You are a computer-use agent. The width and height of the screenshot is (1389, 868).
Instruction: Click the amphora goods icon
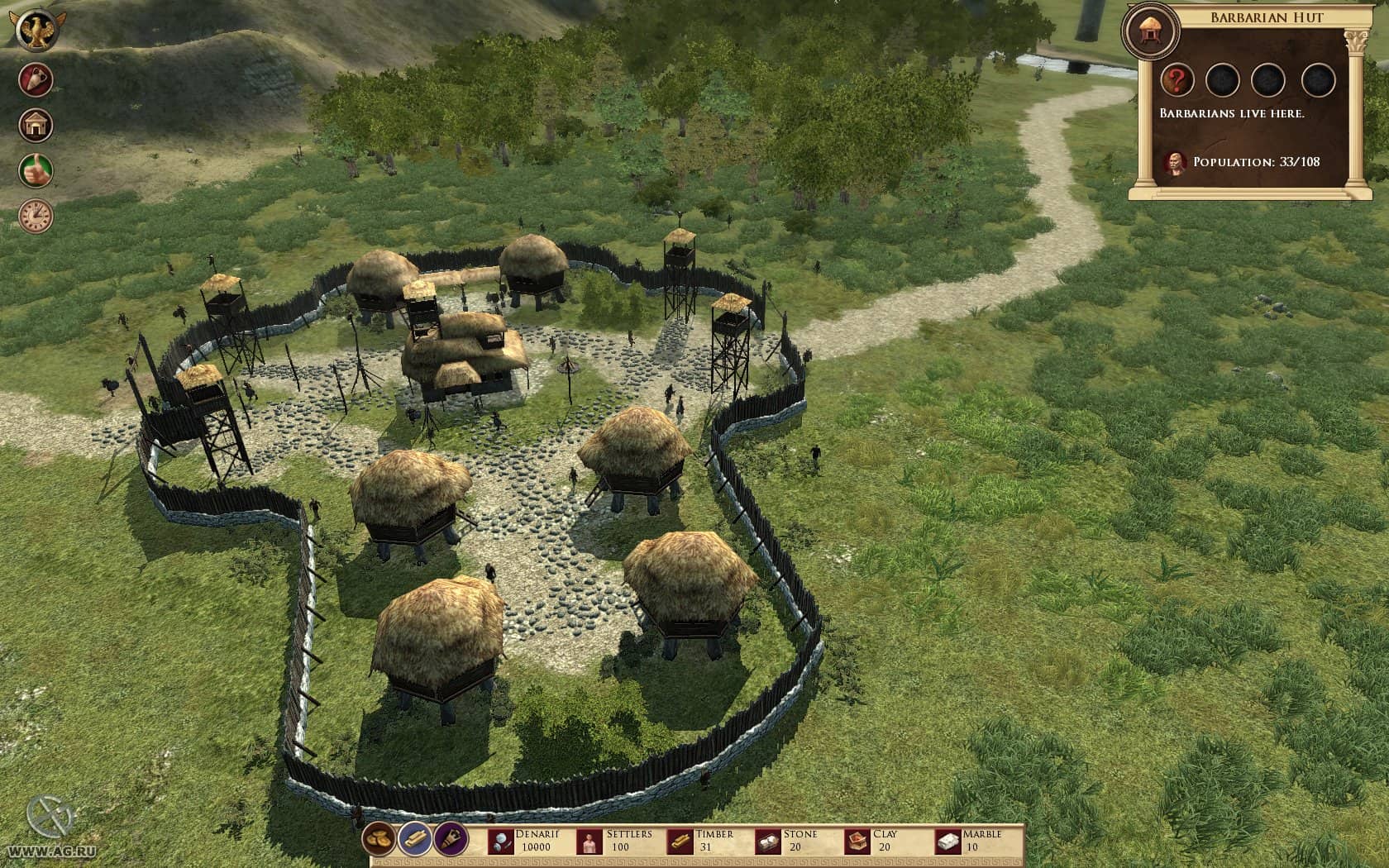(x=36, y=80)
